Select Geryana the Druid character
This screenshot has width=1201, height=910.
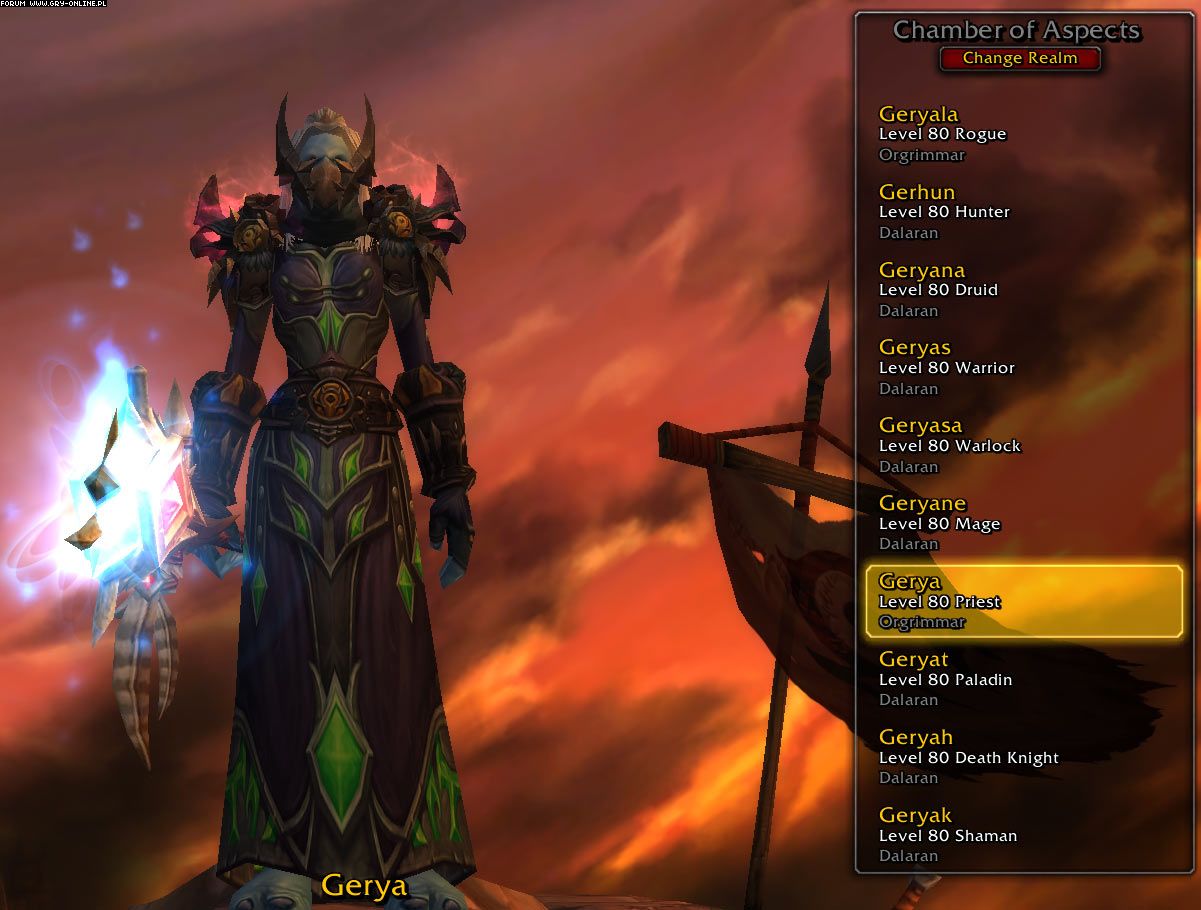(x=1020, y=290)
